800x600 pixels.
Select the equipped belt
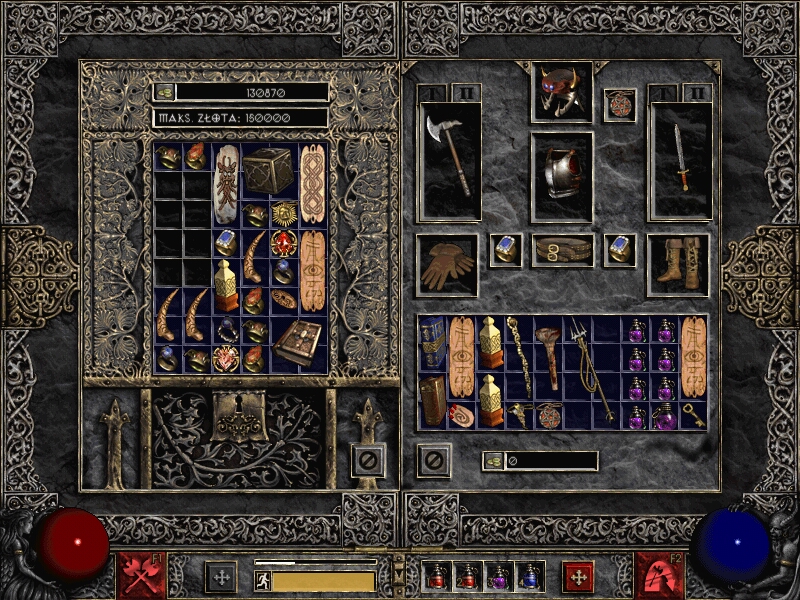click(561, 250)
